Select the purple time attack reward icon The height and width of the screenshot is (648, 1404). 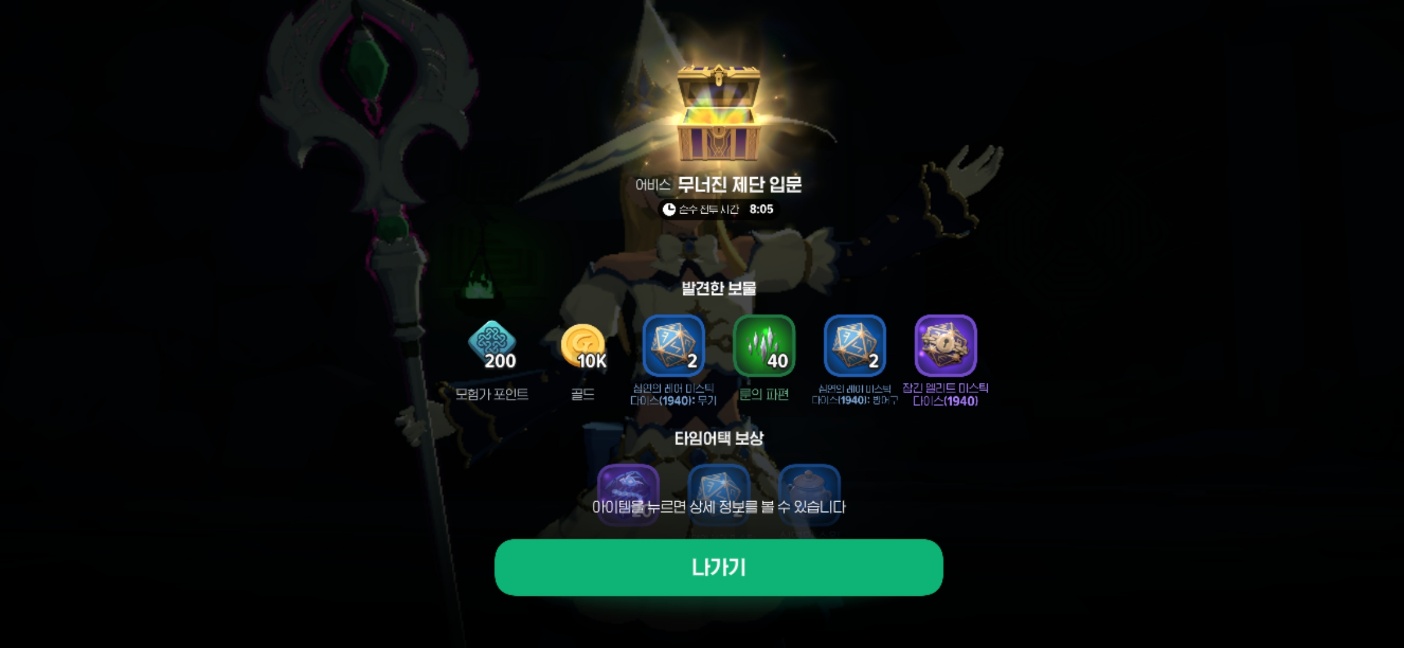pos(628,484)
